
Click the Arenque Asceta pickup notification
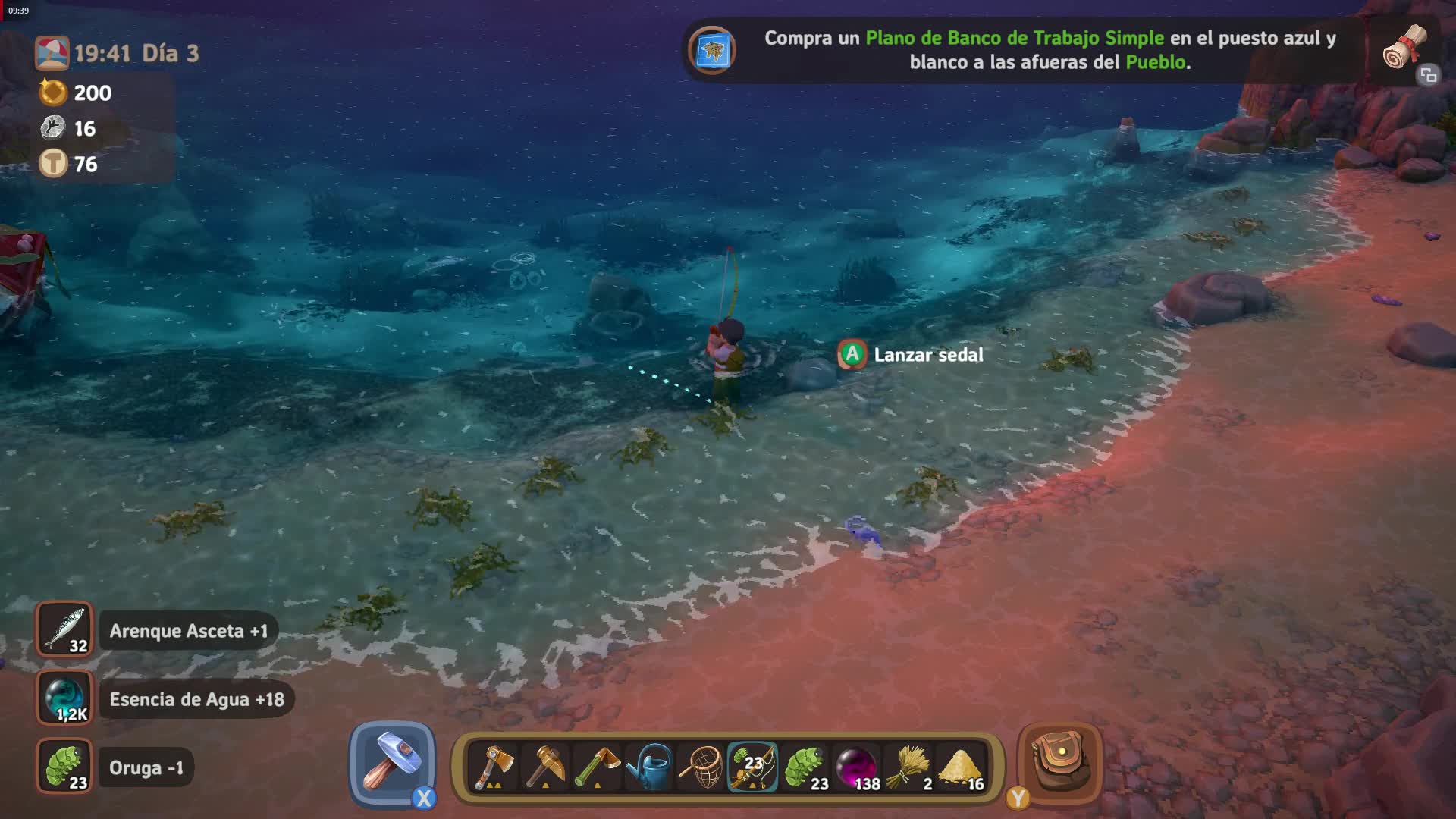pyautogui.click(x=188, y=631)
